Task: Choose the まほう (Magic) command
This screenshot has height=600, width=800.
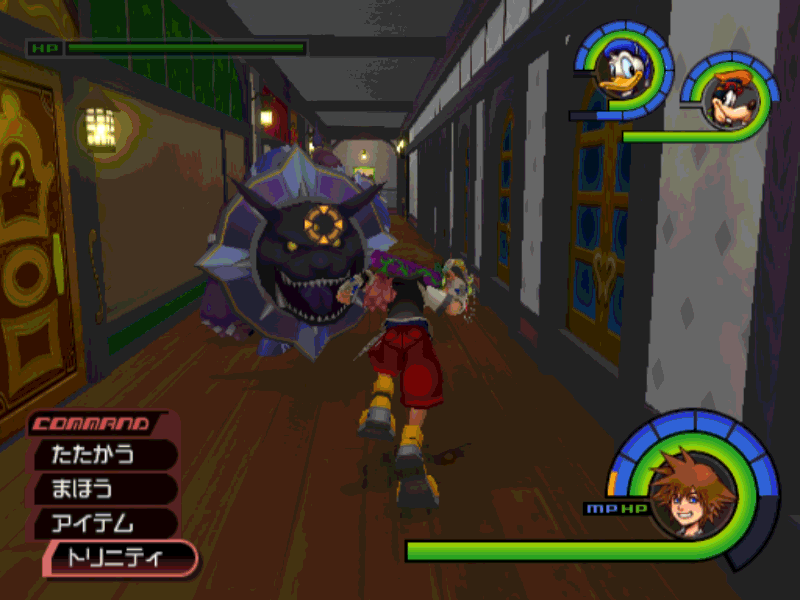Action: coord(104,489)
